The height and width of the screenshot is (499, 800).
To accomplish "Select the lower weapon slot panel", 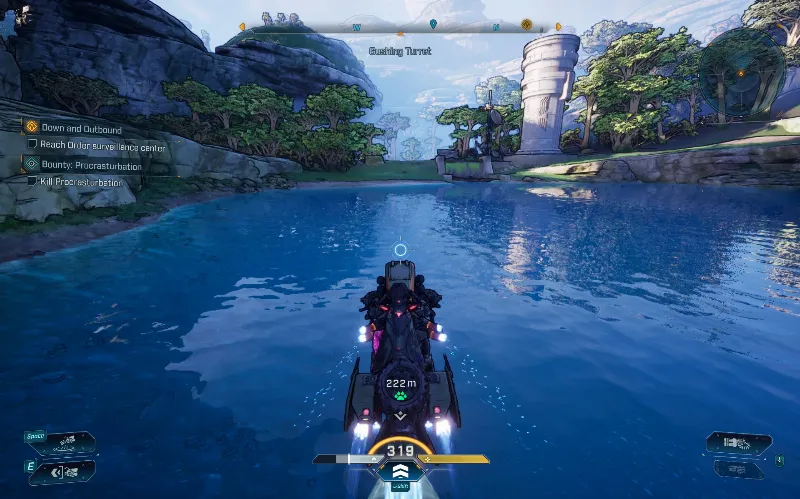I will 737,467.
